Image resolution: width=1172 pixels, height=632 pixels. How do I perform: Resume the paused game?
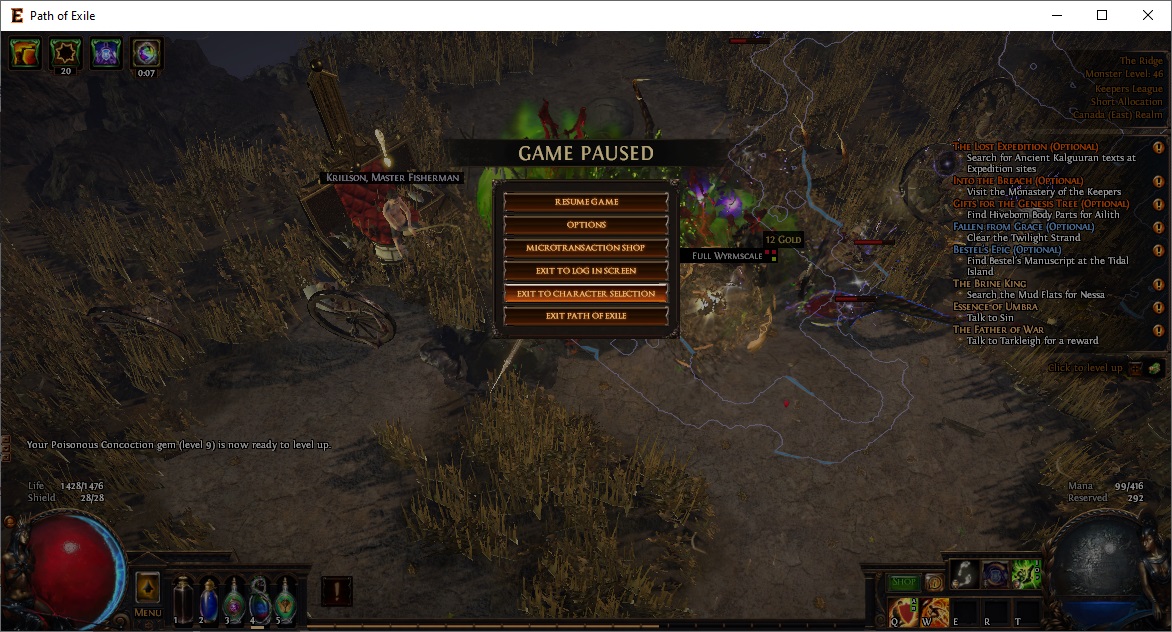coord(586,202)
